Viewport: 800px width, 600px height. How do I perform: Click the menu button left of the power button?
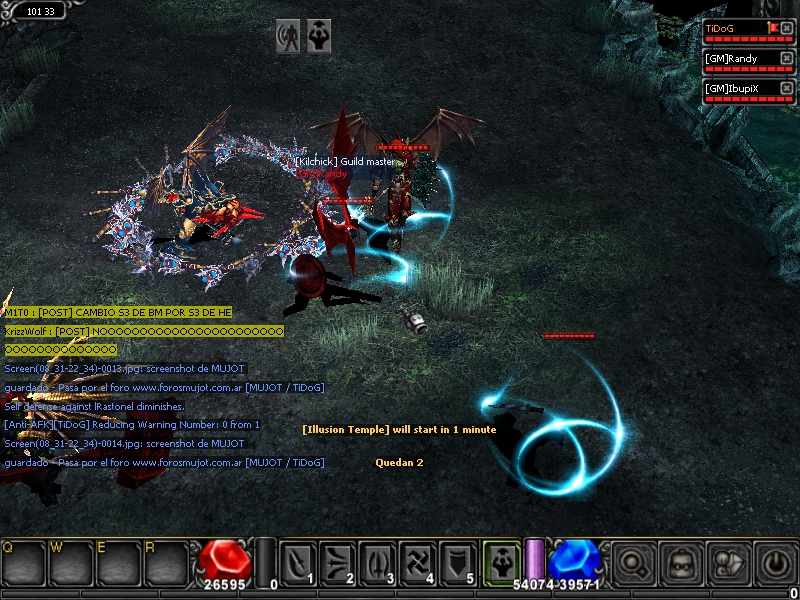pos(728,562)
